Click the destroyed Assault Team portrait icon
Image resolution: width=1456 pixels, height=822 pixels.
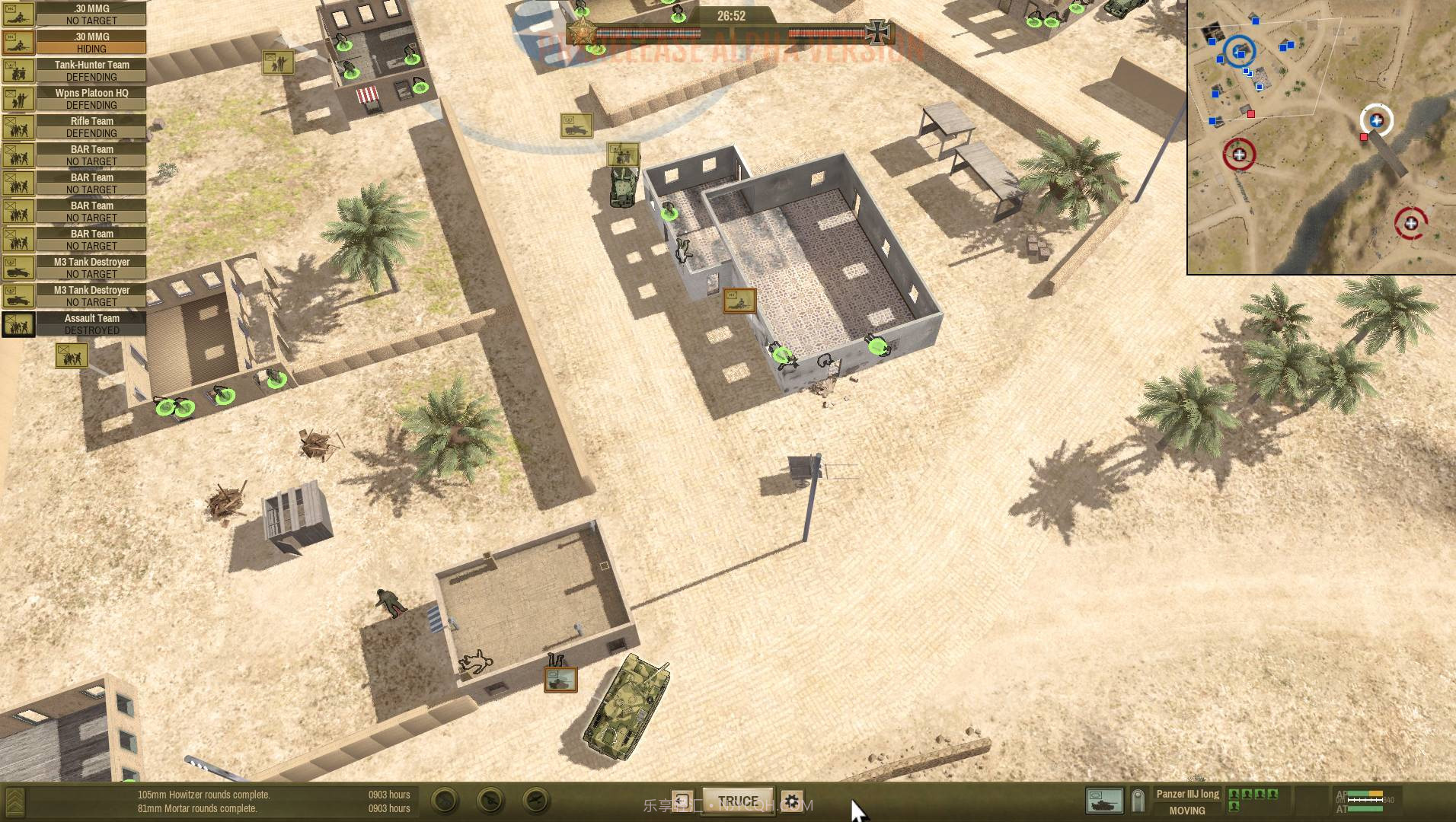18,323
